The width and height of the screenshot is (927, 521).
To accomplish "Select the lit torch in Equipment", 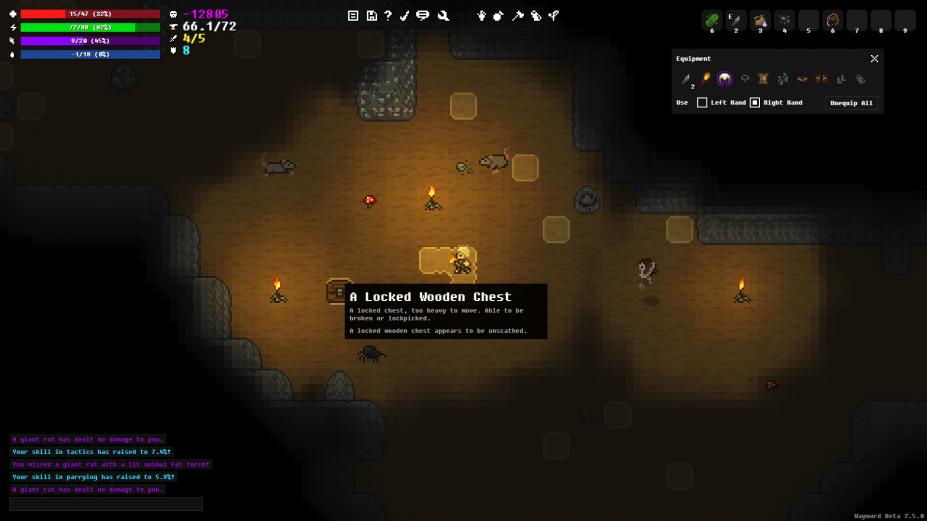I will (x=706, y=78).
